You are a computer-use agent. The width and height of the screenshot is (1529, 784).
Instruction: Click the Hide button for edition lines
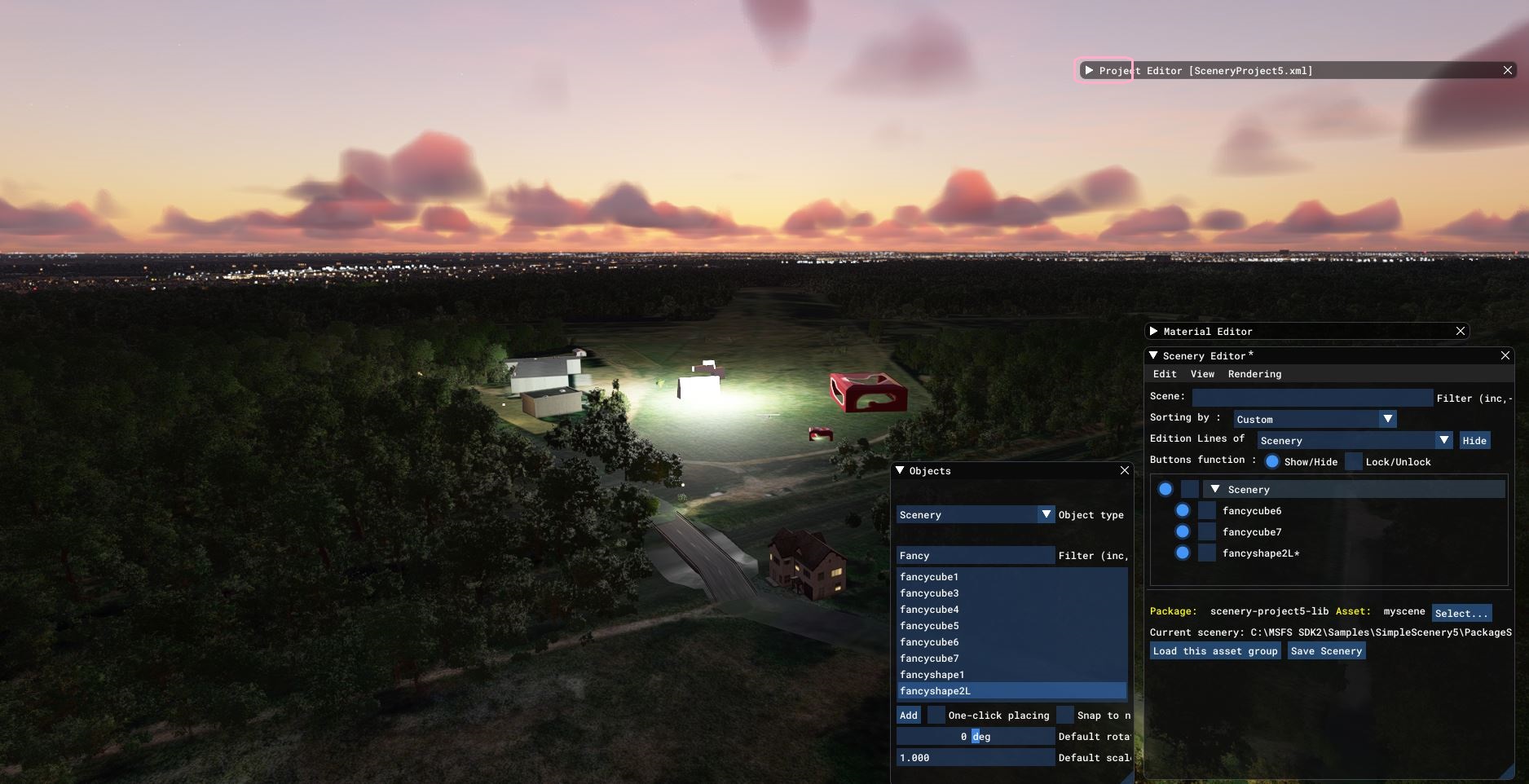tap(1474, 441)
